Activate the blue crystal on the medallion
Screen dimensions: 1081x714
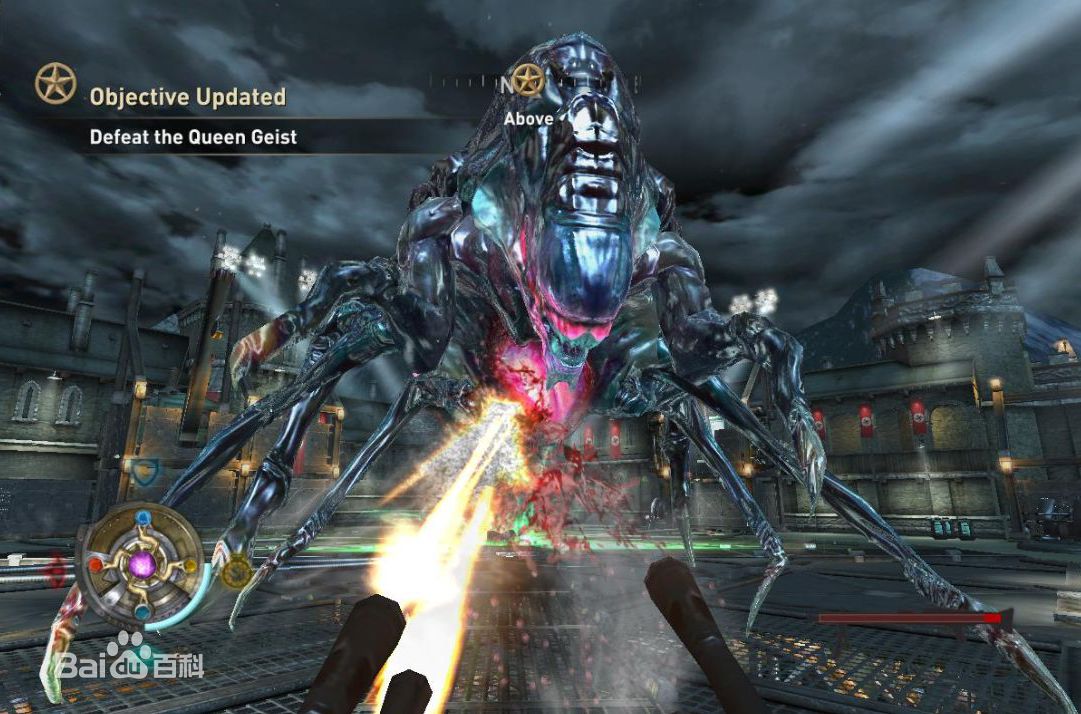[x=144, y=518]
